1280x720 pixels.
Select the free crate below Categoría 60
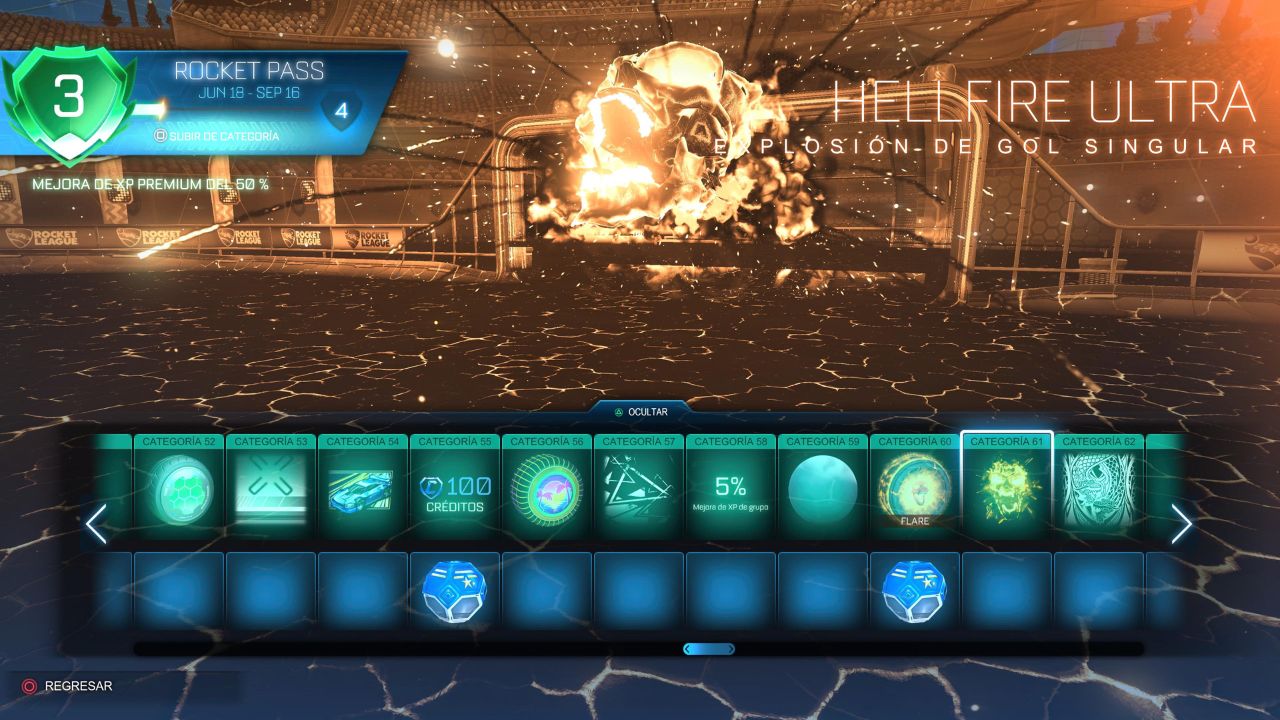pos(915,592)
